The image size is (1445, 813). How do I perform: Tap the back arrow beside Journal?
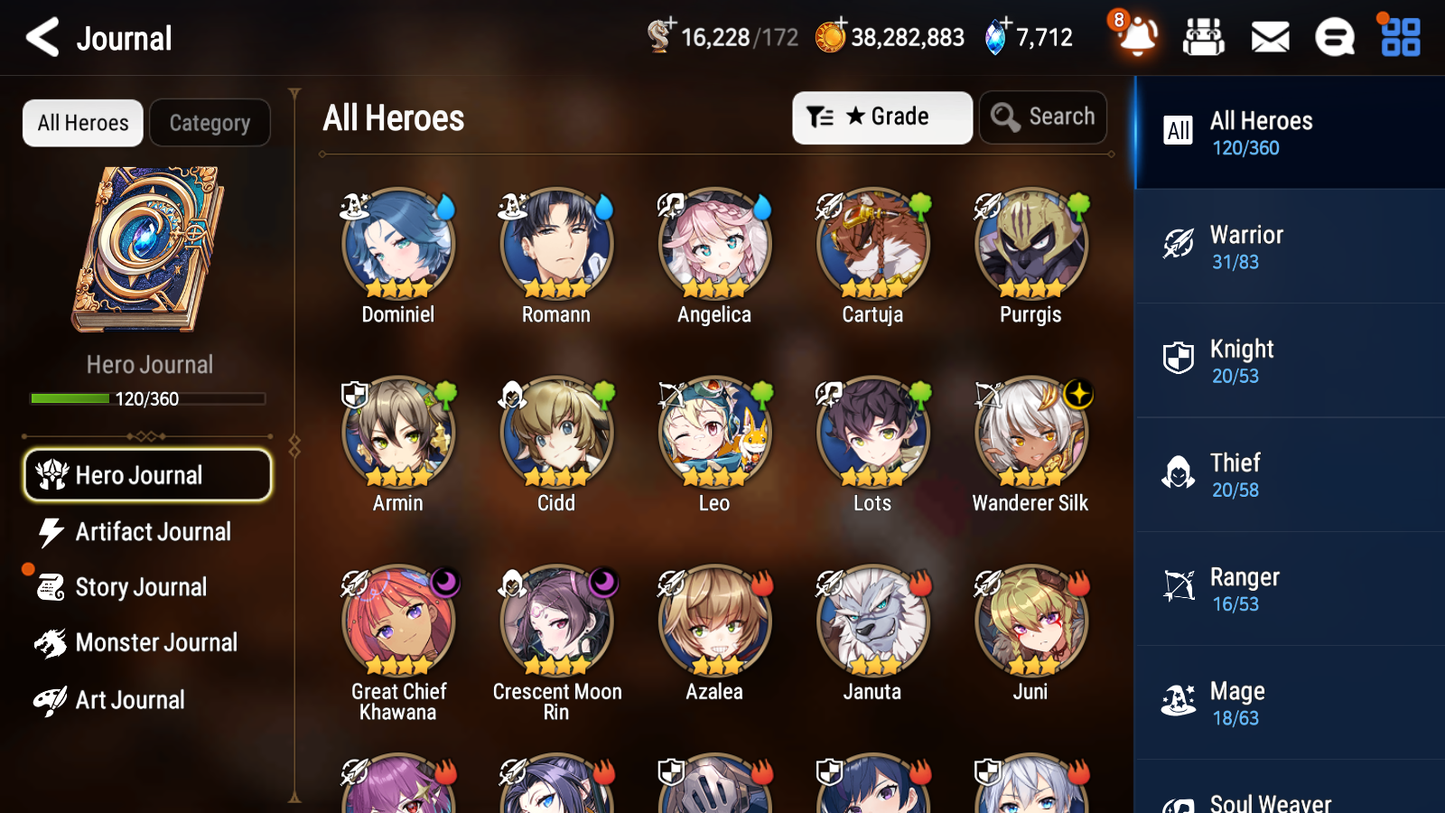click(x=43, y=37)
